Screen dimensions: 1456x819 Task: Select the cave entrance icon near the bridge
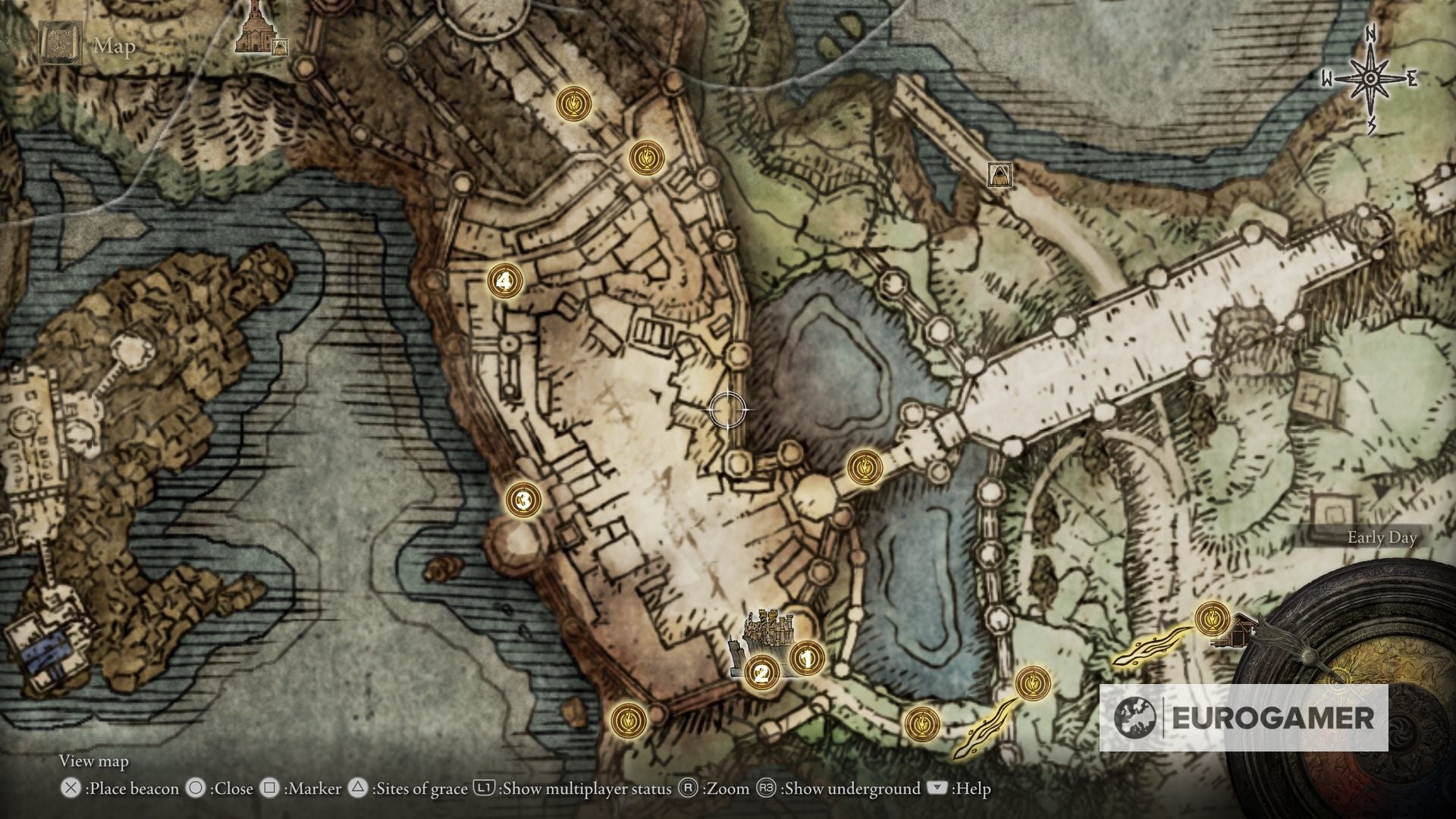(999, 174)
